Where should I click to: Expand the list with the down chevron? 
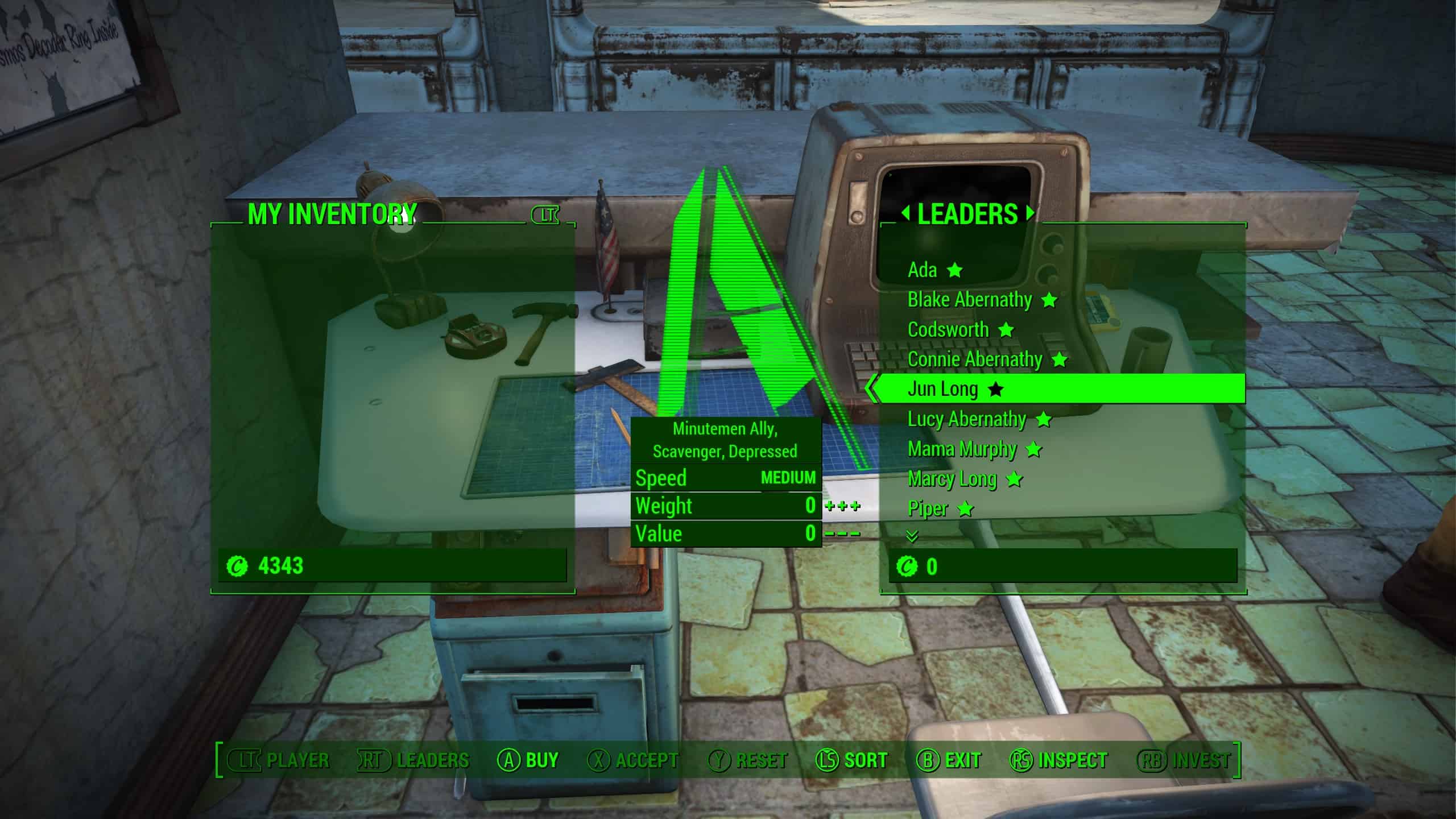(x=912, y=536)
